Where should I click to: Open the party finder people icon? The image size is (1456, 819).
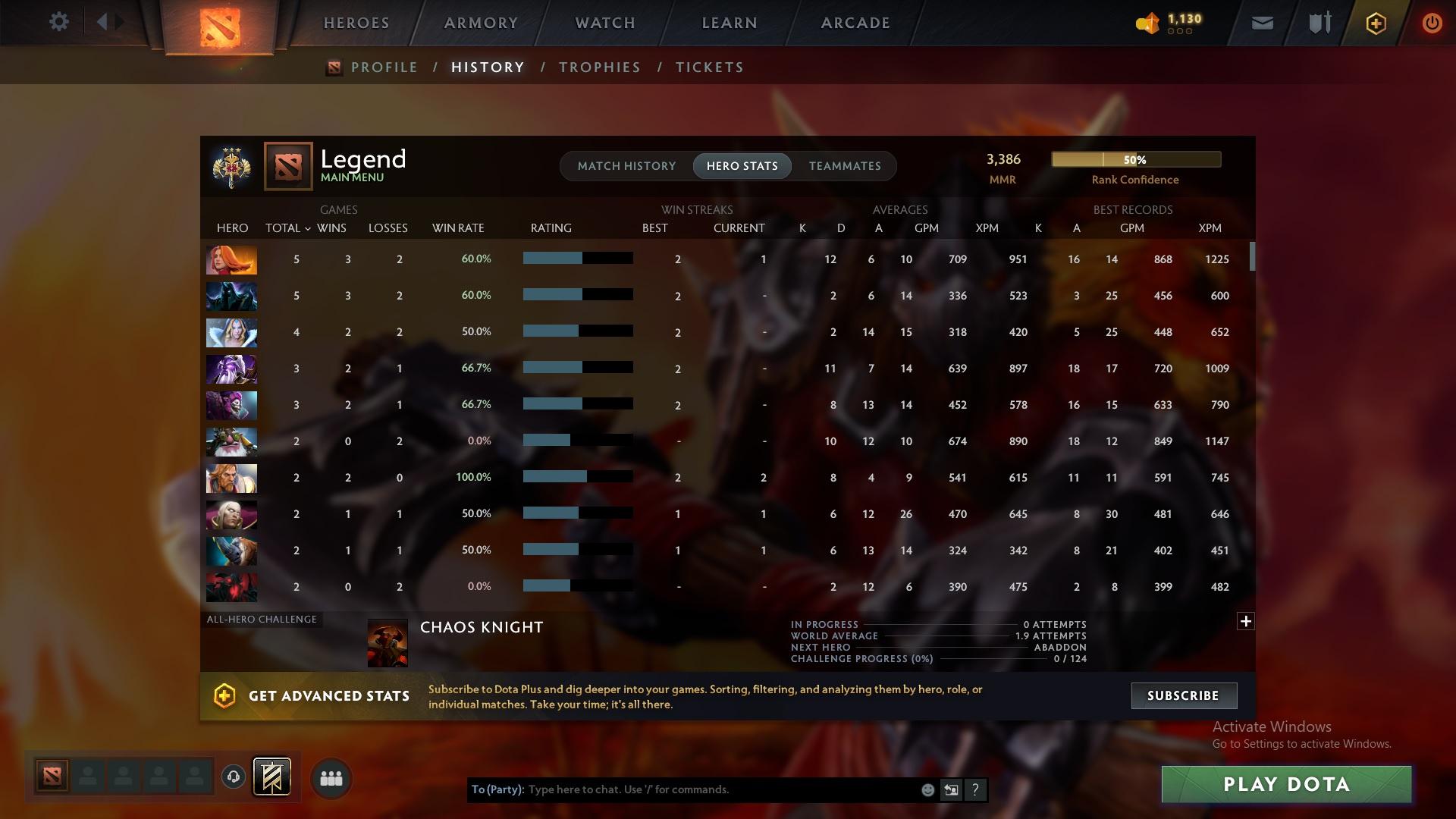[331, 777]
